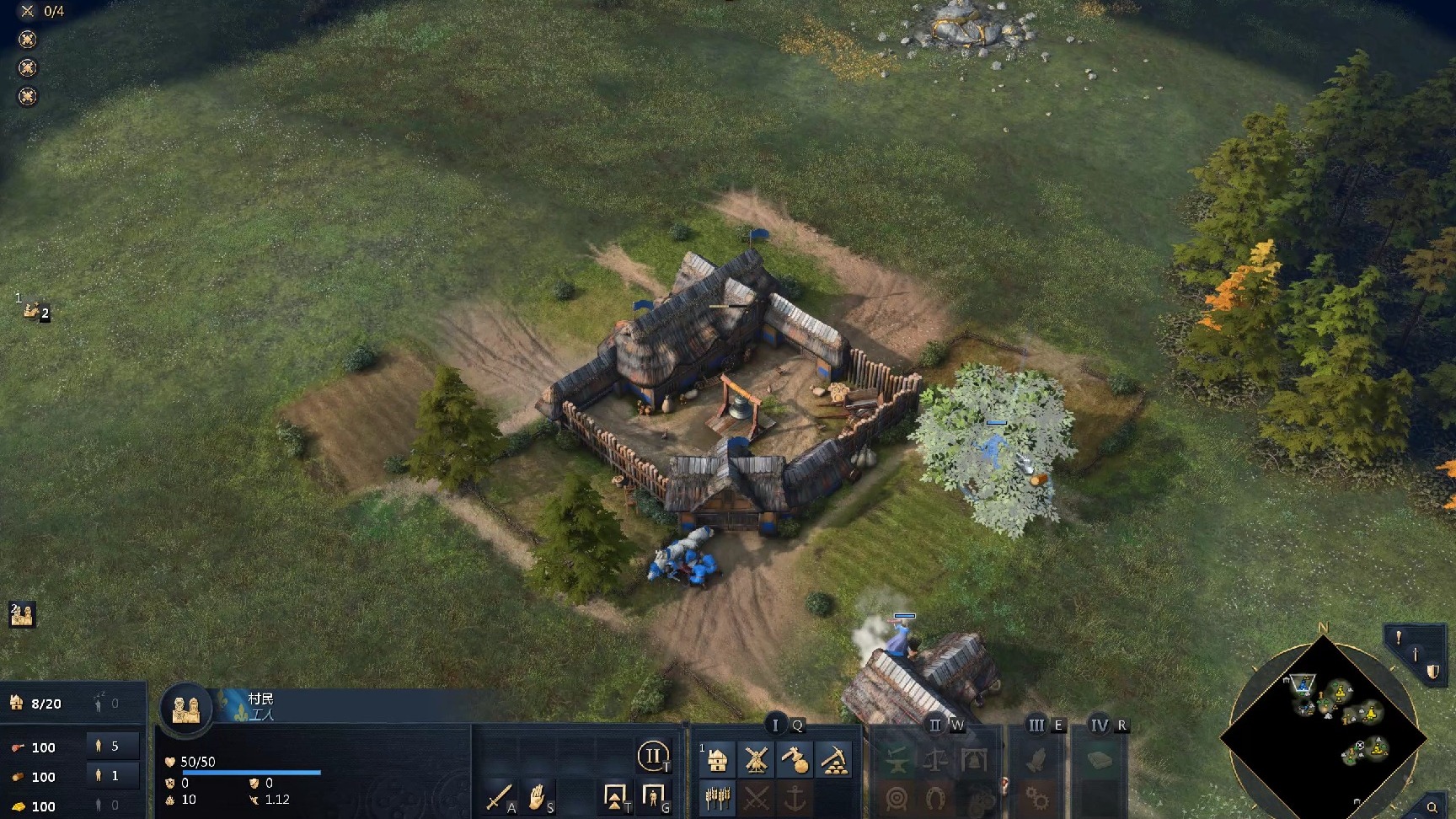1456x819 pixels.
Task: Build a house from the construction grid
Action: click(x=717, y=760)
